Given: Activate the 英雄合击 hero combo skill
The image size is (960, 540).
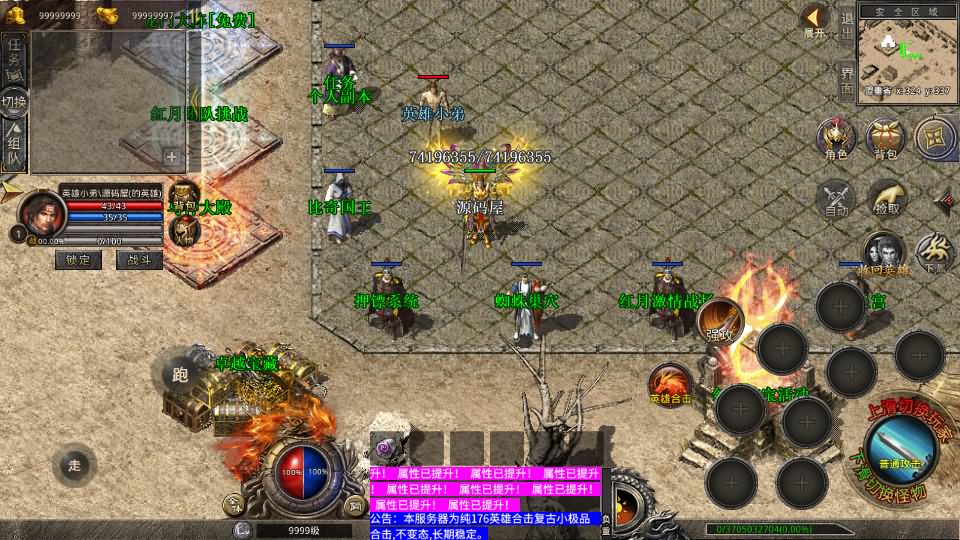Looking at the screenshot, I should (x=669, y=386).
